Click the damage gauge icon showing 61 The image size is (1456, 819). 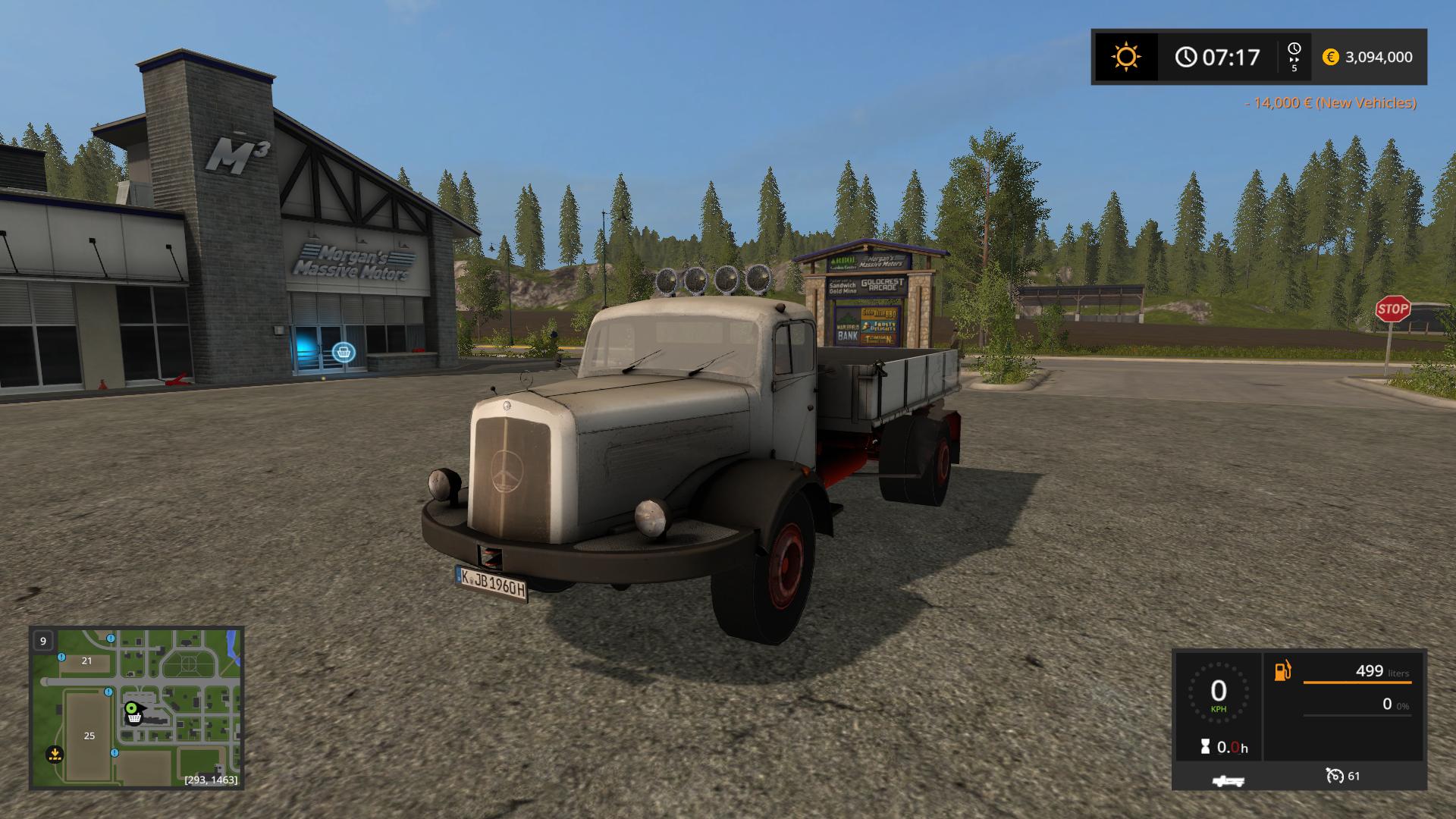point(1336,776)
